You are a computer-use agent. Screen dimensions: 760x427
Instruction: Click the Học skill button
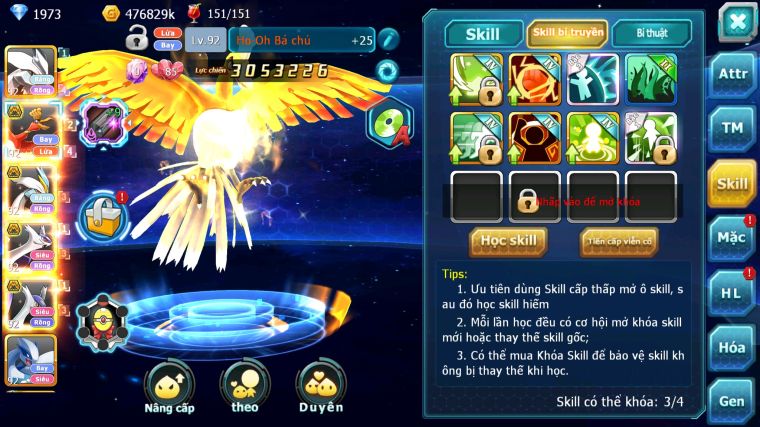pos(508,241)
